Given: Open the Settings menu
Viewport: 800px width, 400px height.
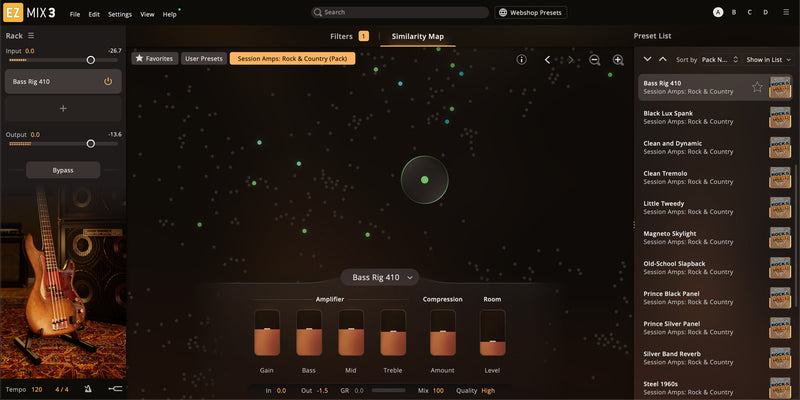Looking at the screenshot, I should pyautogui.click(x=119, y=14).
